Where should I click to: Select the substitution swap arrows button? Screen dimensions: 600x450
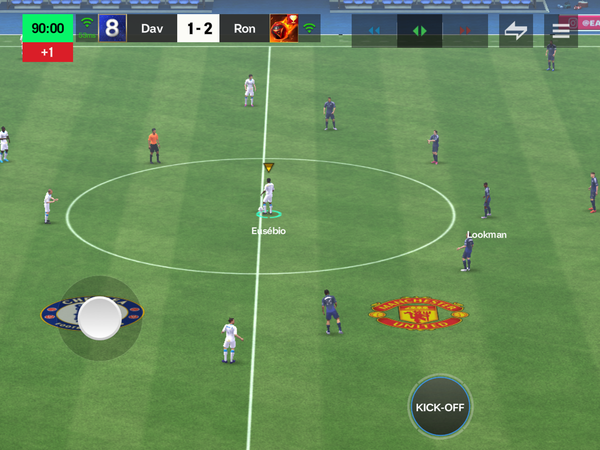click(x=516, y=30)
